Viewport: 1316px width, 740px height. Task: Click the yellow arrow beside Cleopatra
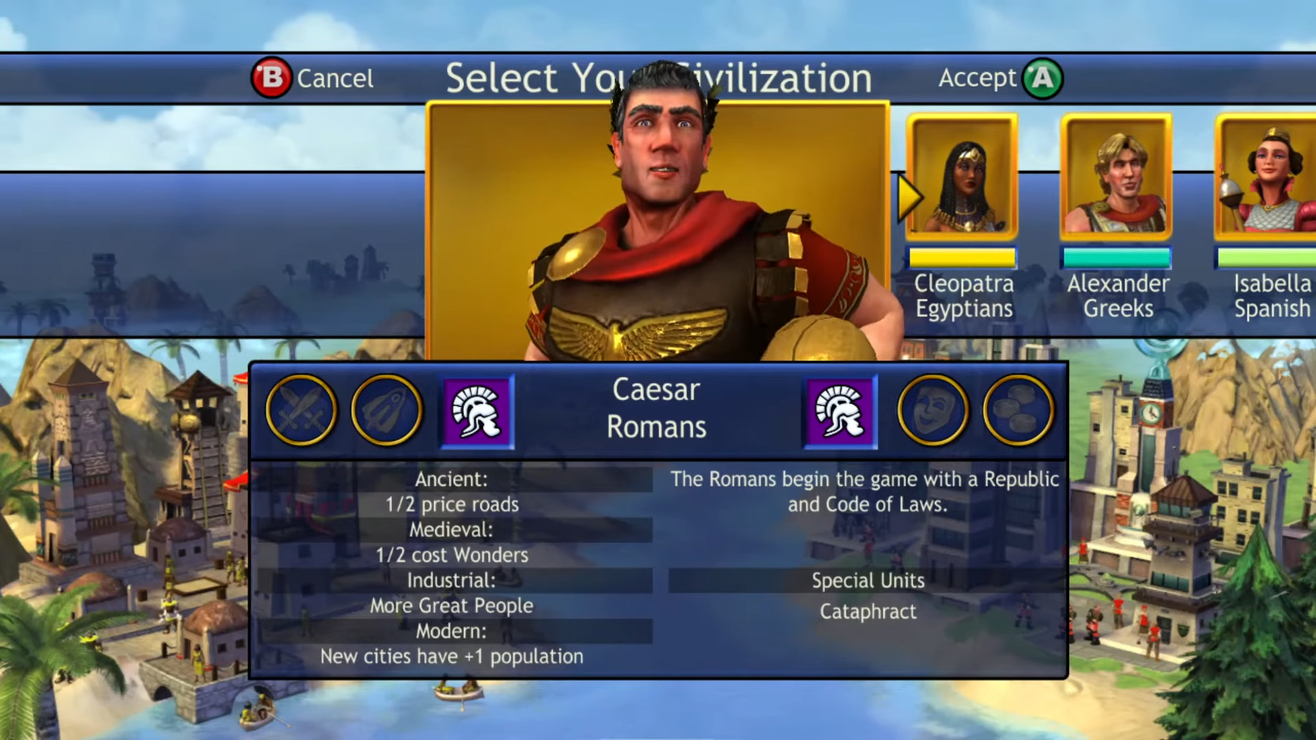(909, 197)
